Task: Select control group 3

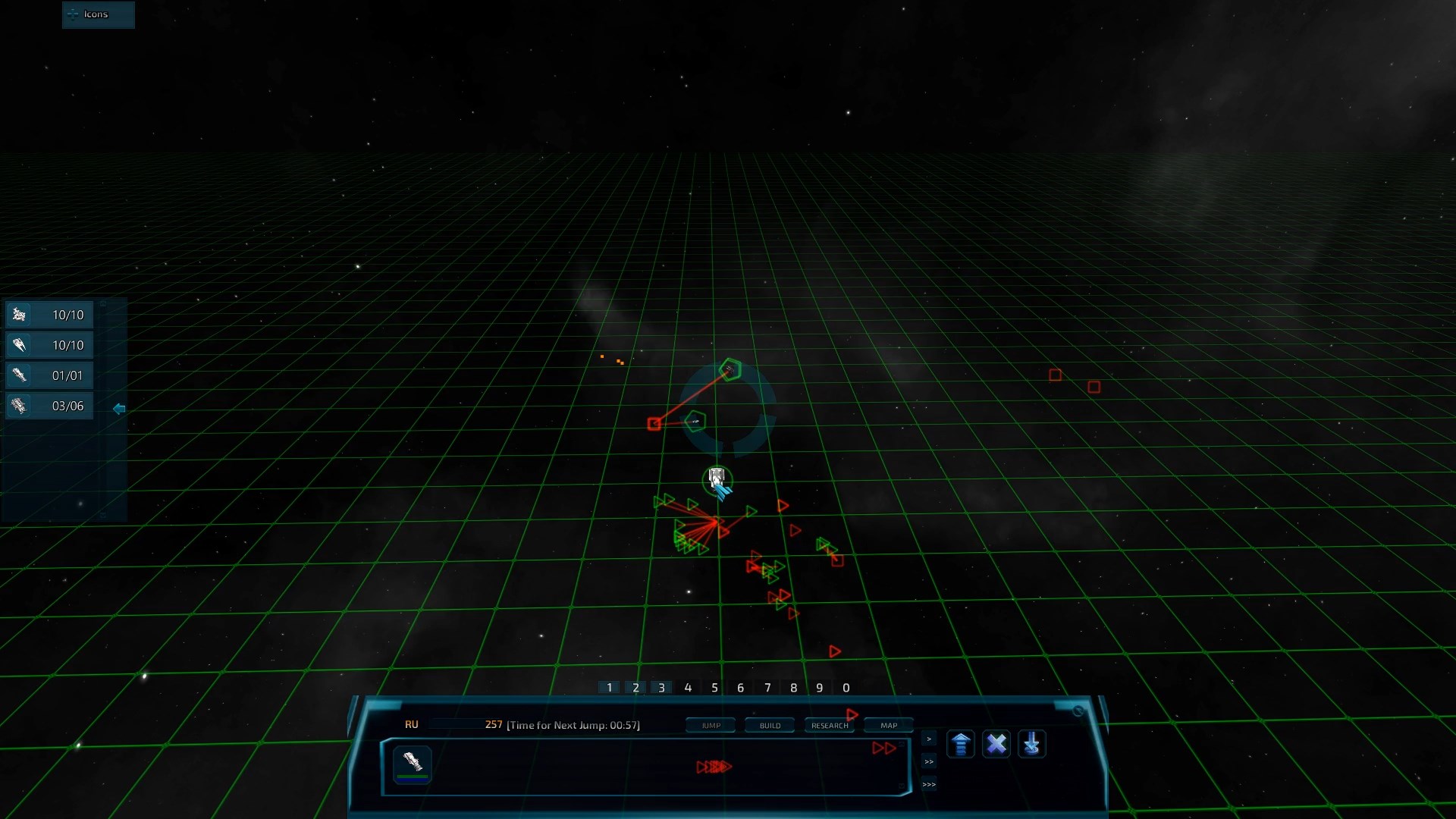Action: 661,688
